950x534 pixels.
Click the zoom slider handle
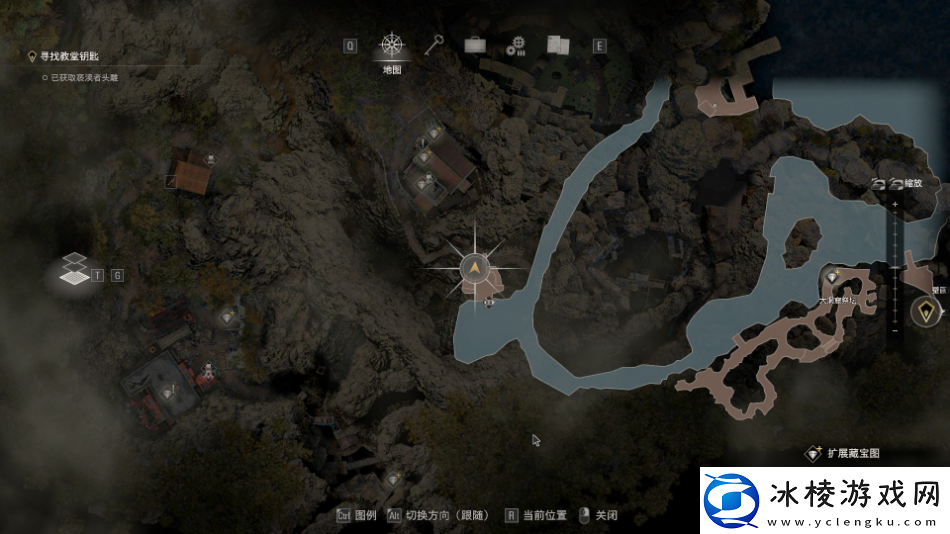tap(894, 268)
